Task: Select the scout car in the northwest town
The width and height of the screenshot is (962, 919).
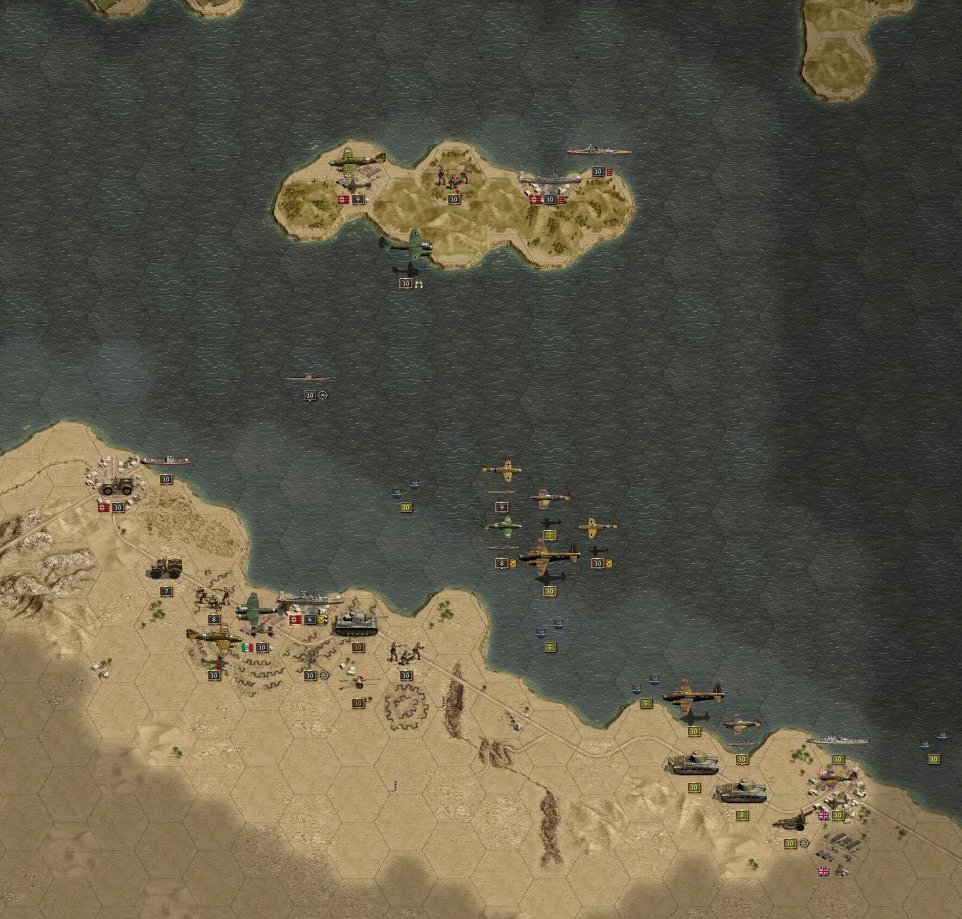Action: click(x=117, y=486)
